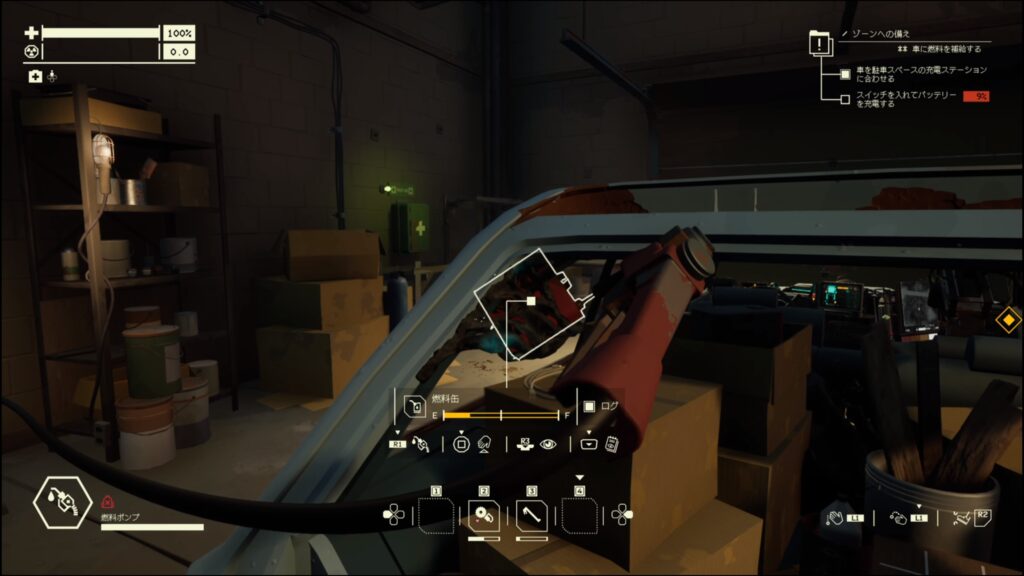Select the scrapper saw in hotbar slot 2
This screenshot has height=576, width=1024.
pos(484,515)
